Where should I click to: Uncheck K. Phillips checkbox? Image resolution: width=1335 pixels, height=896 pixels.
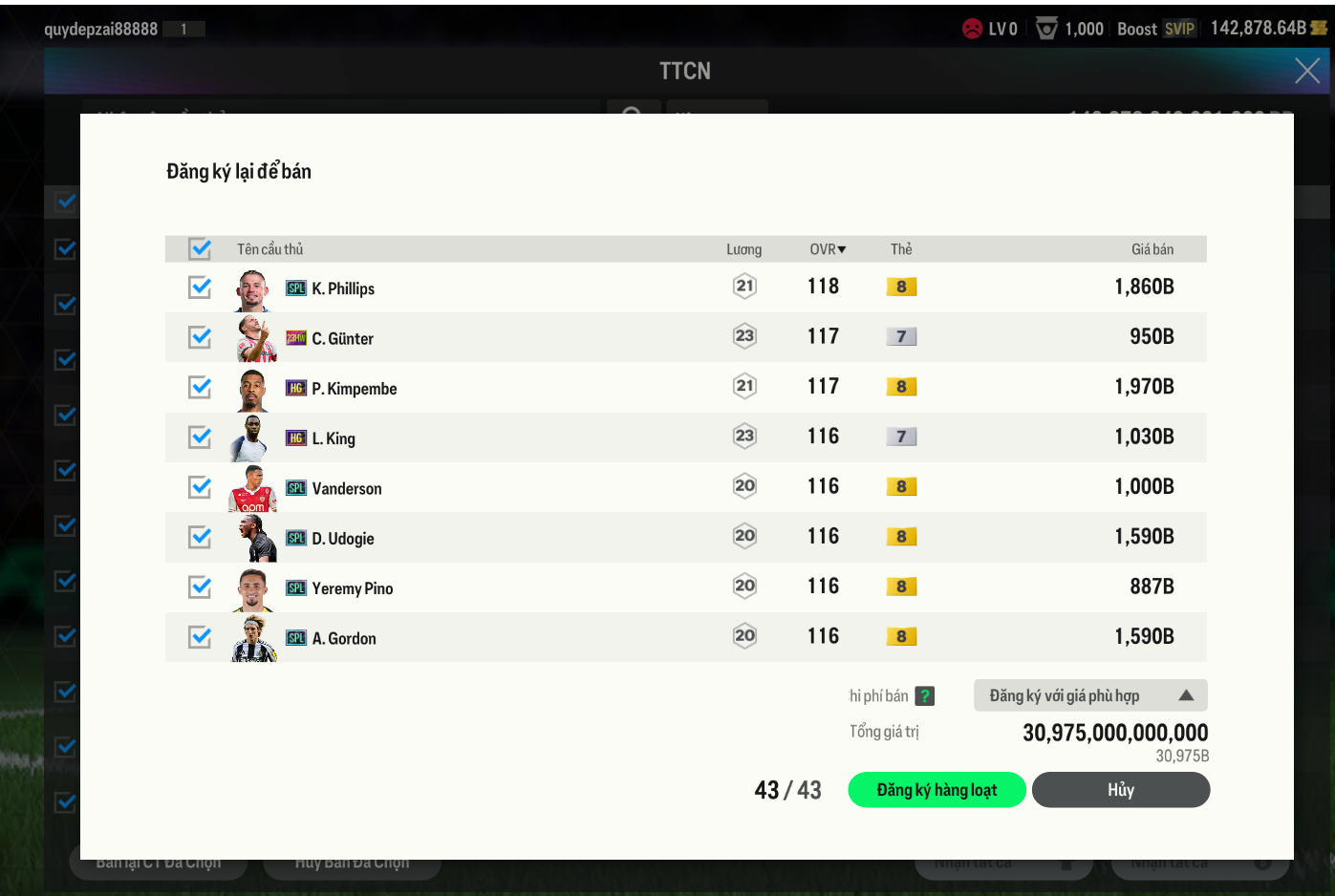(200, 288)
